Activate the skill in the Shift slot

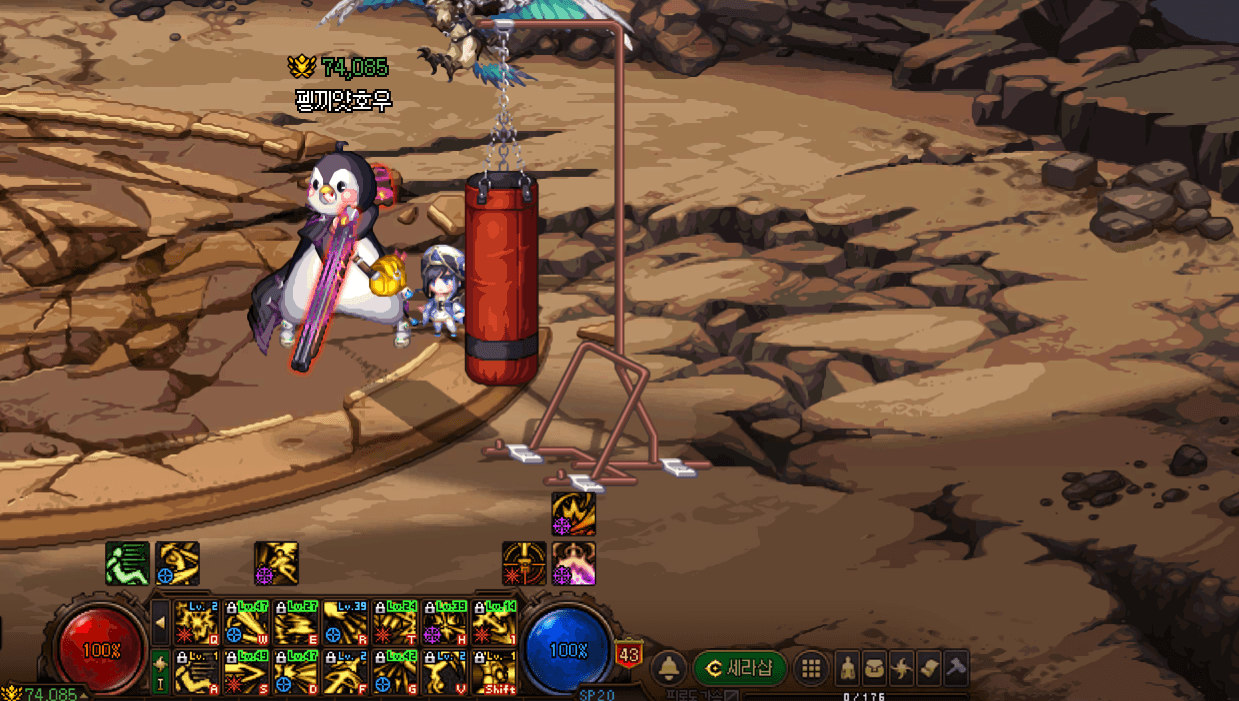pos(494,671)
